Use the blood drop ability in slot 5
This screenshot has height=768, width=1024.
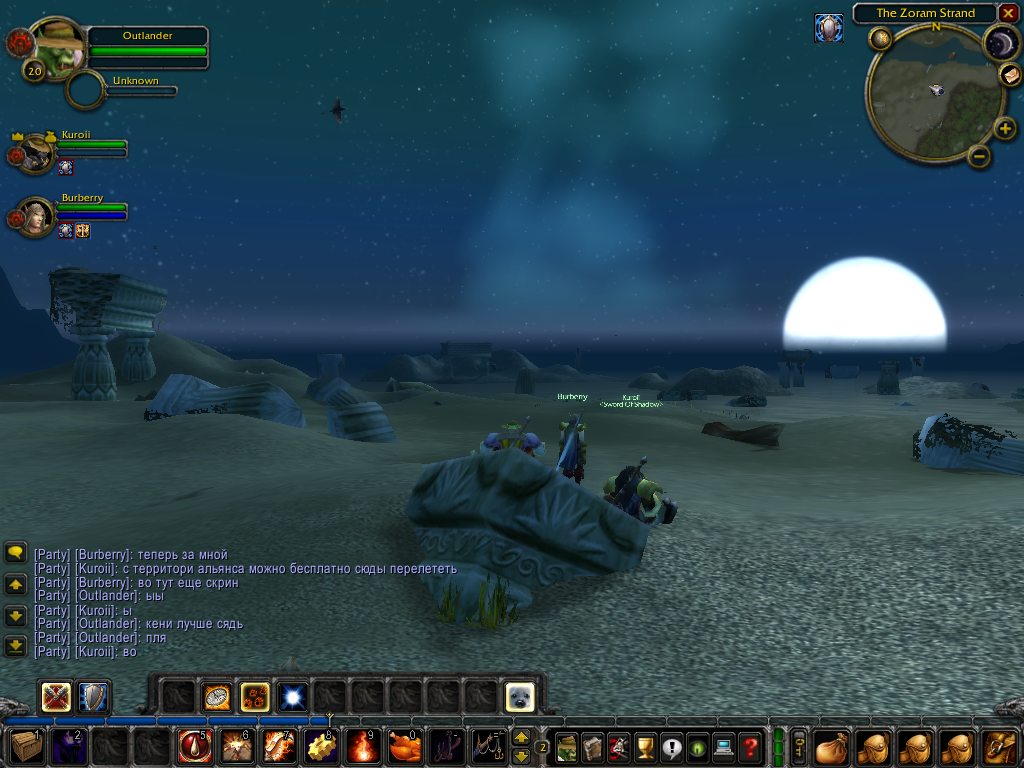(x=193, y=746)
